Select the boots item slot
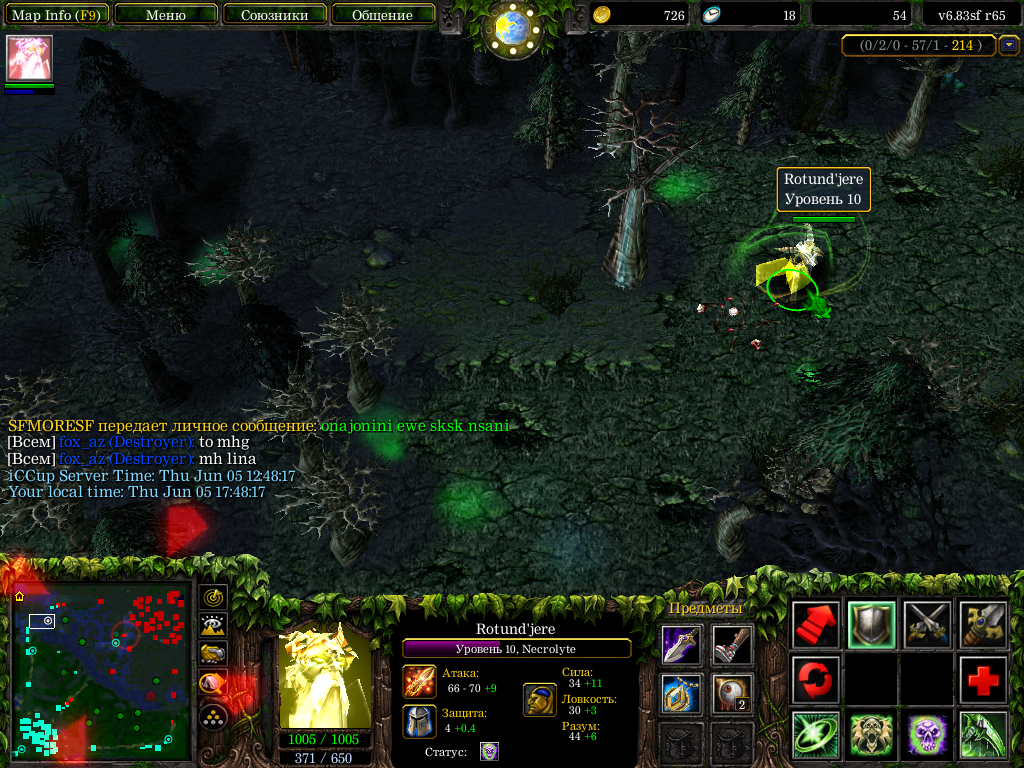1024x768 pixels. click(733, 645)
